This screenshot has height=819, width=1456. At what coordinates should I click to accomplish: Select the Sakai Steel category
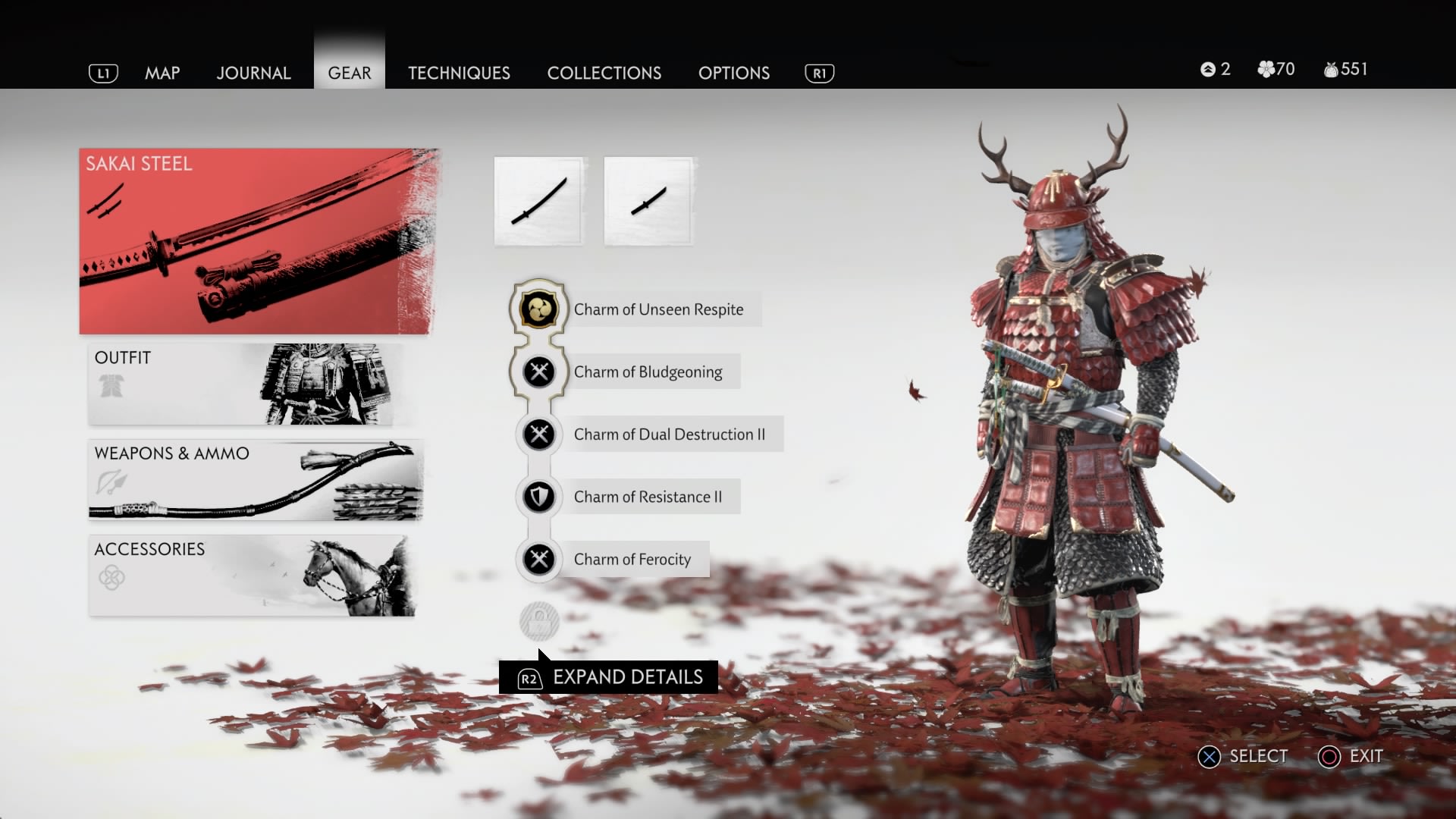258,241
